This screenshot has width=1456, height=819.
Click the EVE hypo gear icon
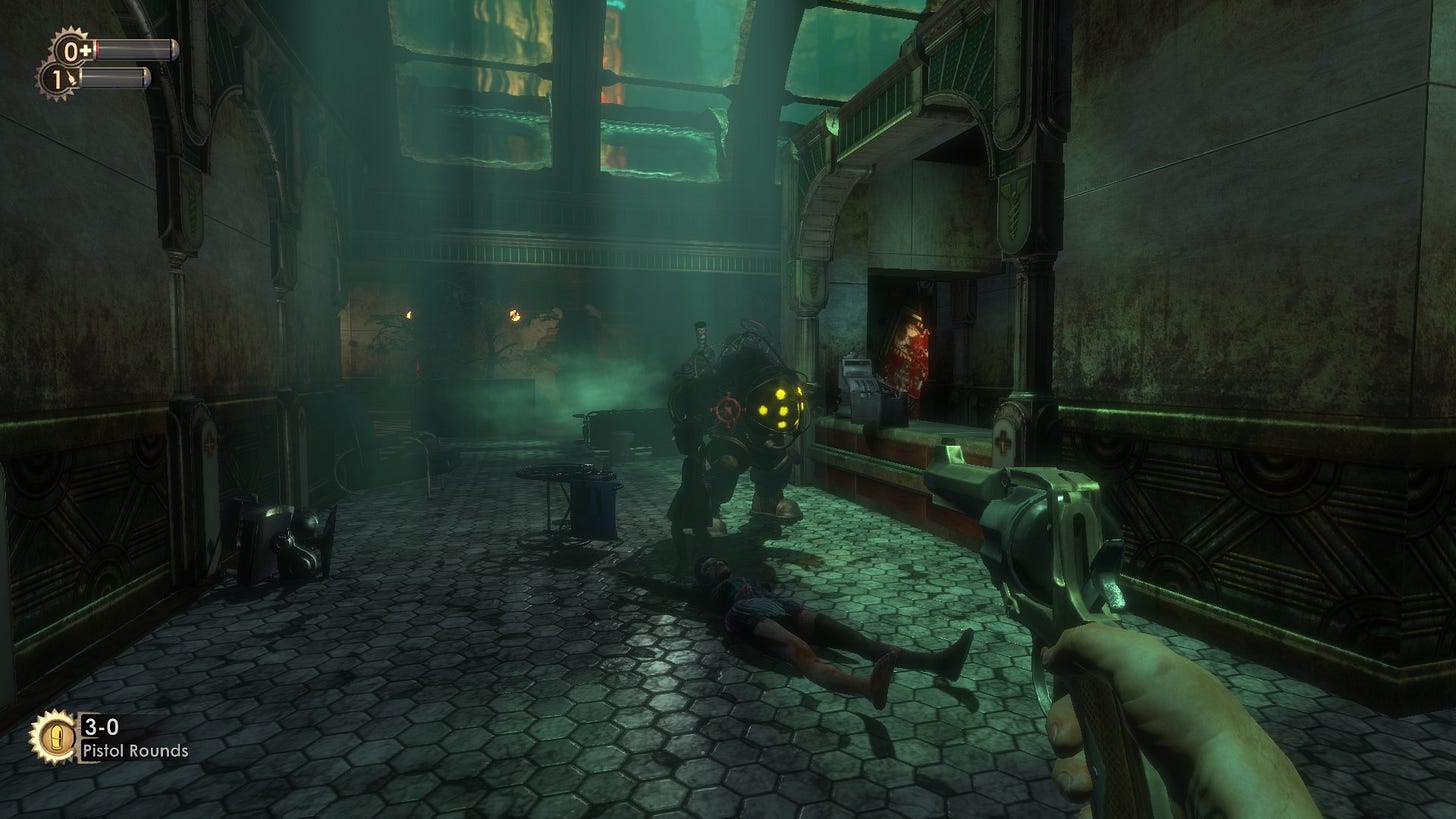[x=57, y=78]
